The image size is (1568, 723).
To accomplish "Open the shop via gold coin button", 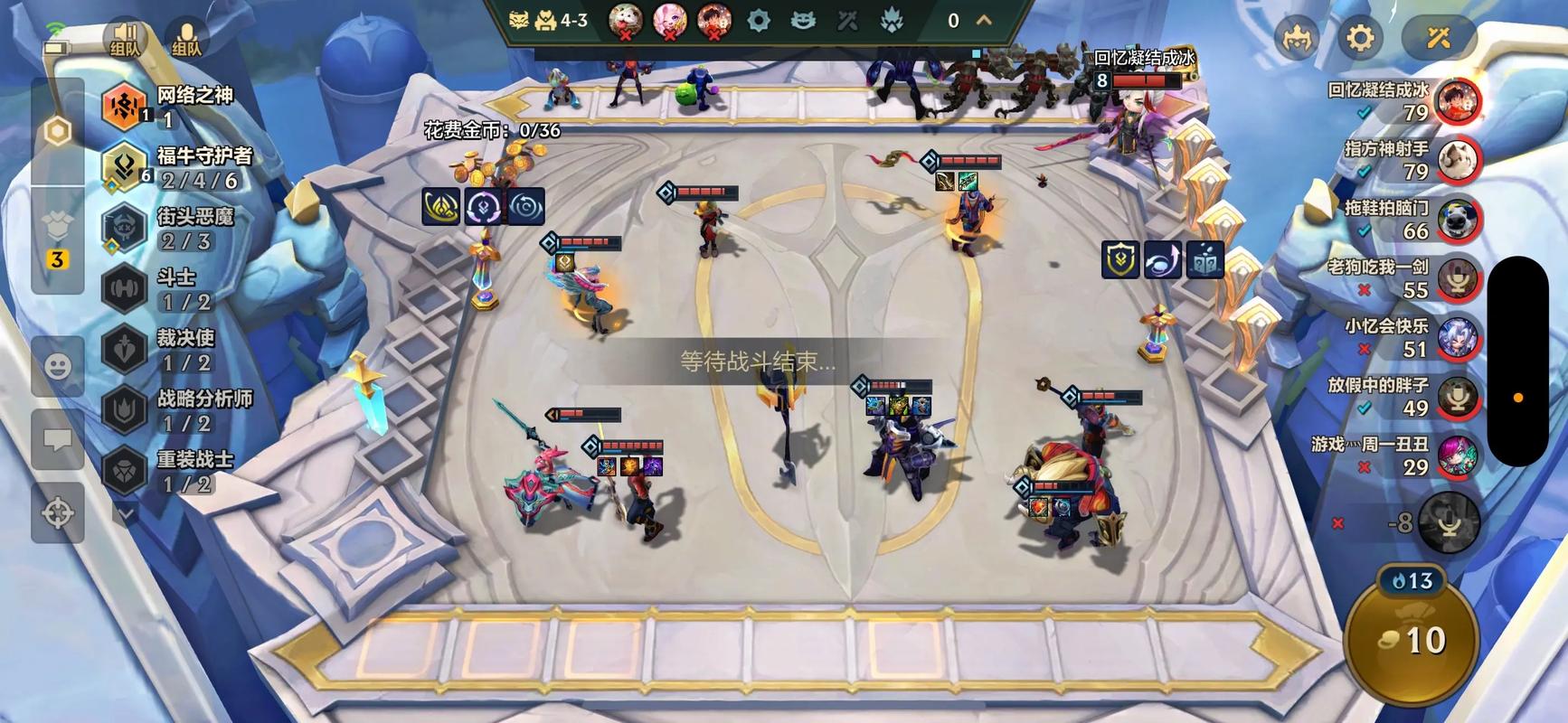I will 1412,640.
